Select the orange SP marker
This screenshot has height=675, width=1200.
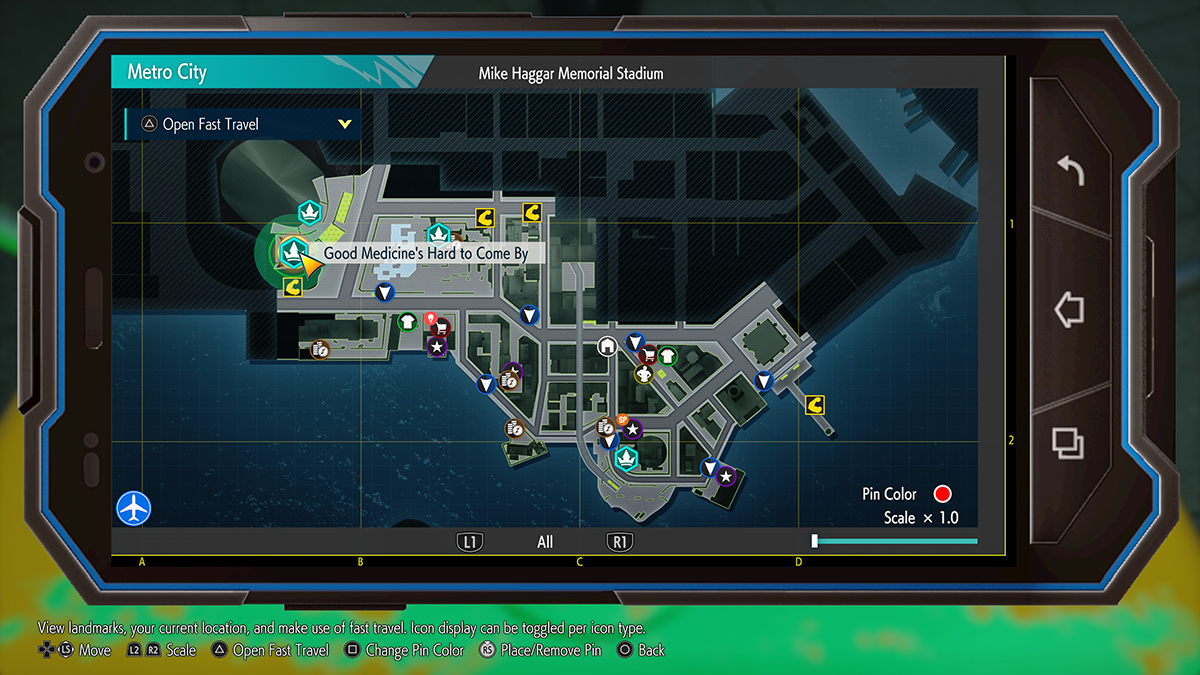tap(622, 420)
